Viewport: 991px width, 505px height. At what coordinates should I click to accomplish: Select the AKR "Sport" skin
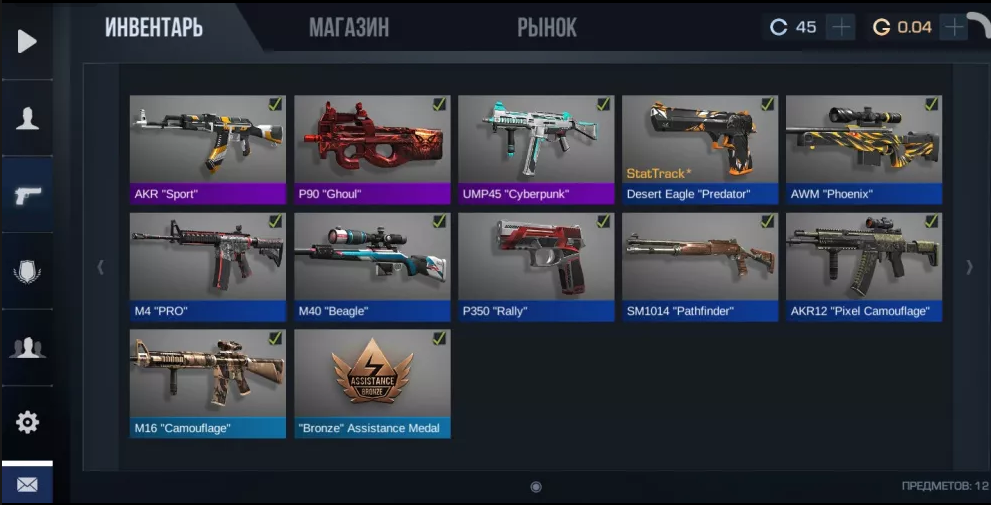pyautogui.click(x=207, y=150)
